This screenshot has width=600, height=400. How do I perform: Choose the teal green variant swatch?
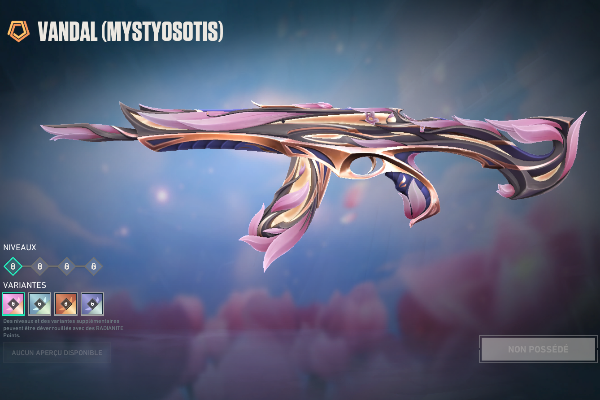click(39, 303)
